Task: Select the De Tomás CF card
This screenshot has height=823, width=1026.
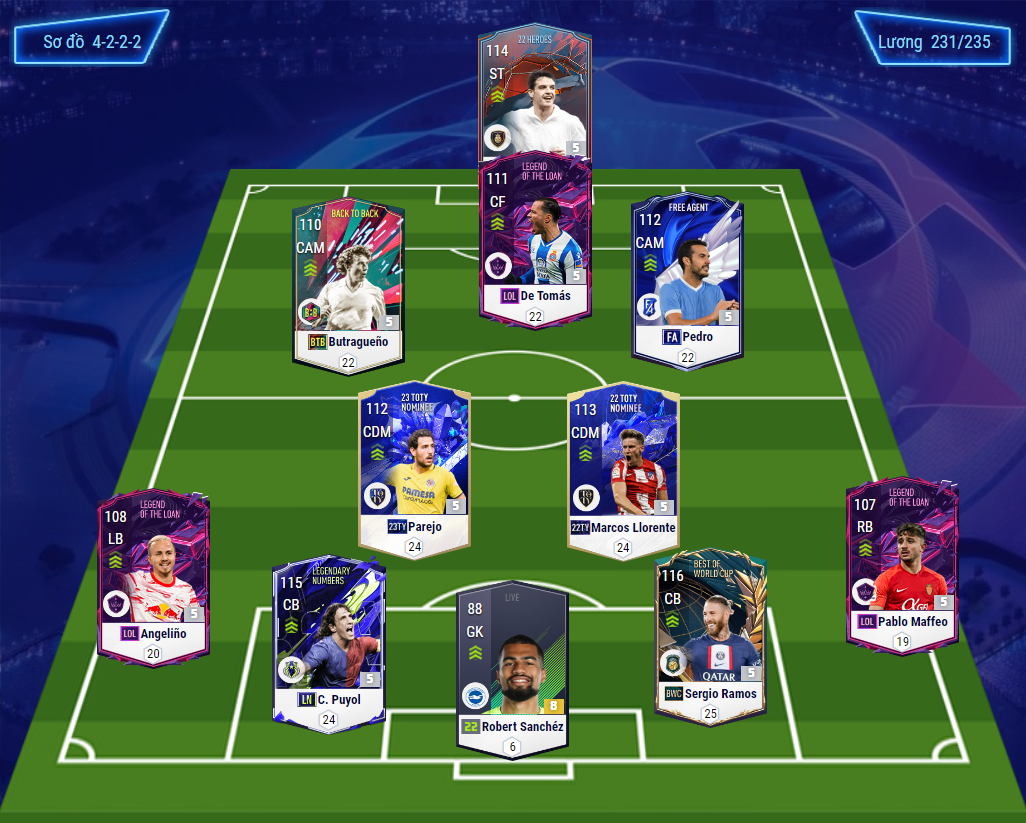Action: (x=535, y=240)
